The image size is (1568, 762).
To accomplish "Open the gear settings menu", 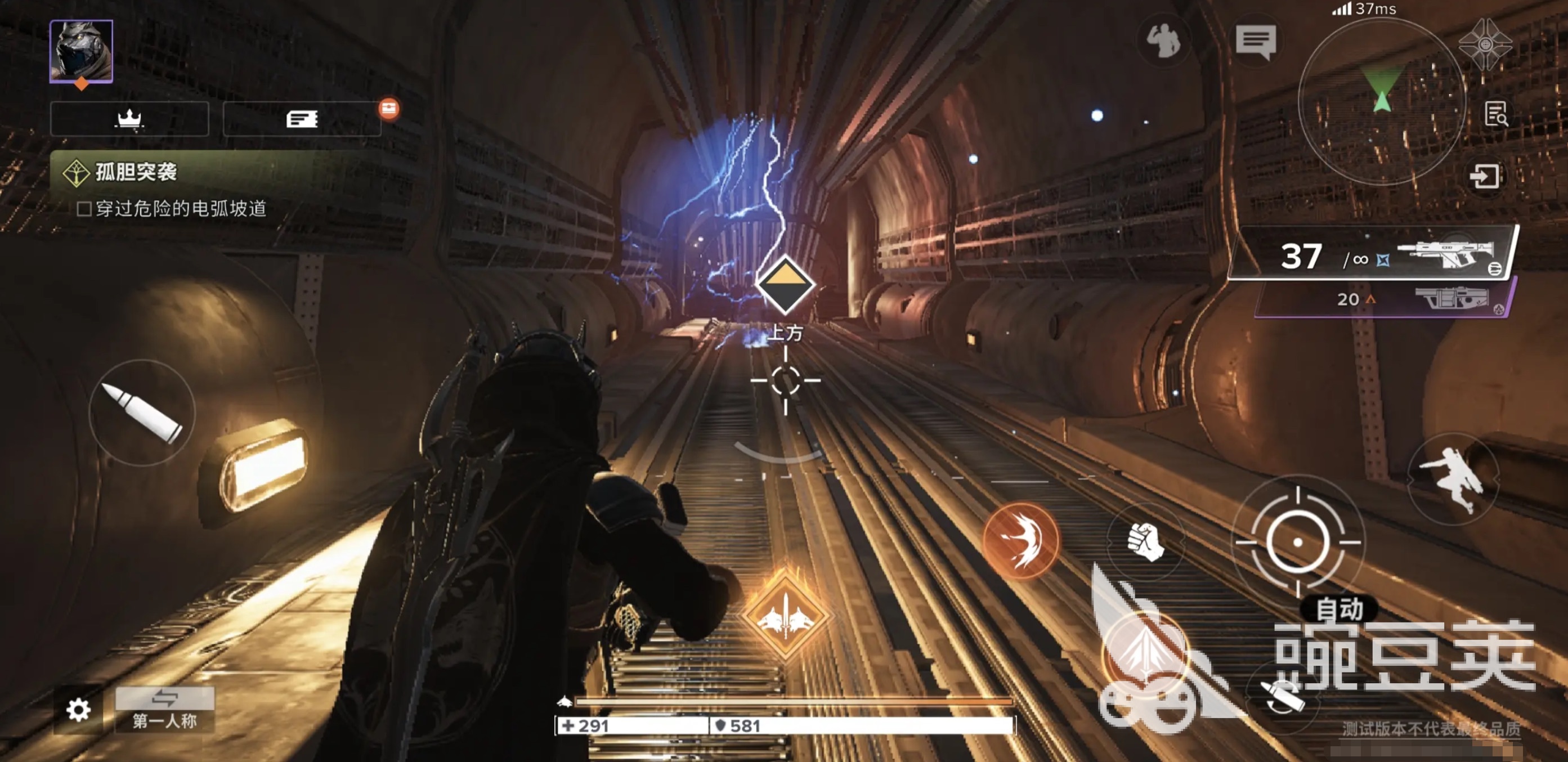I will (79, 710).
